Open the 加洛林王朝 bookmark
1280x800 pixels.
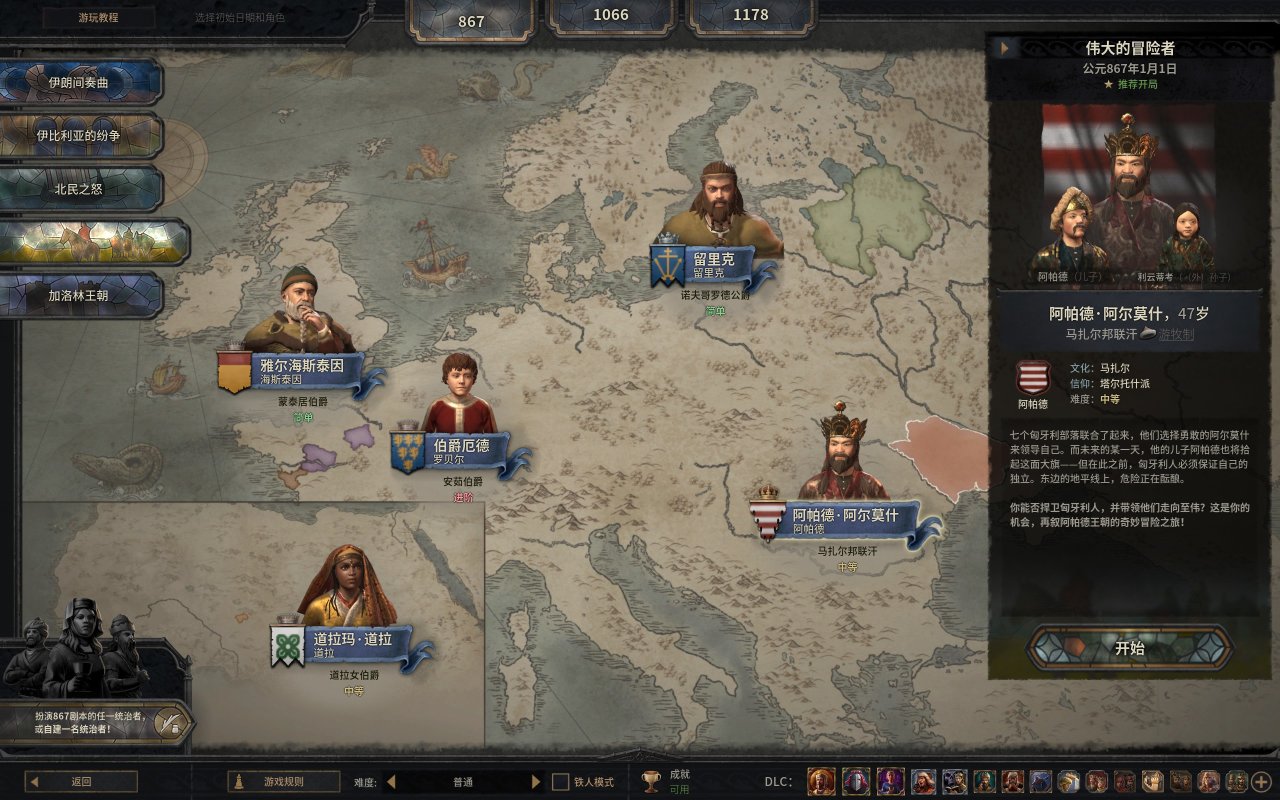[x=82, y=296]
